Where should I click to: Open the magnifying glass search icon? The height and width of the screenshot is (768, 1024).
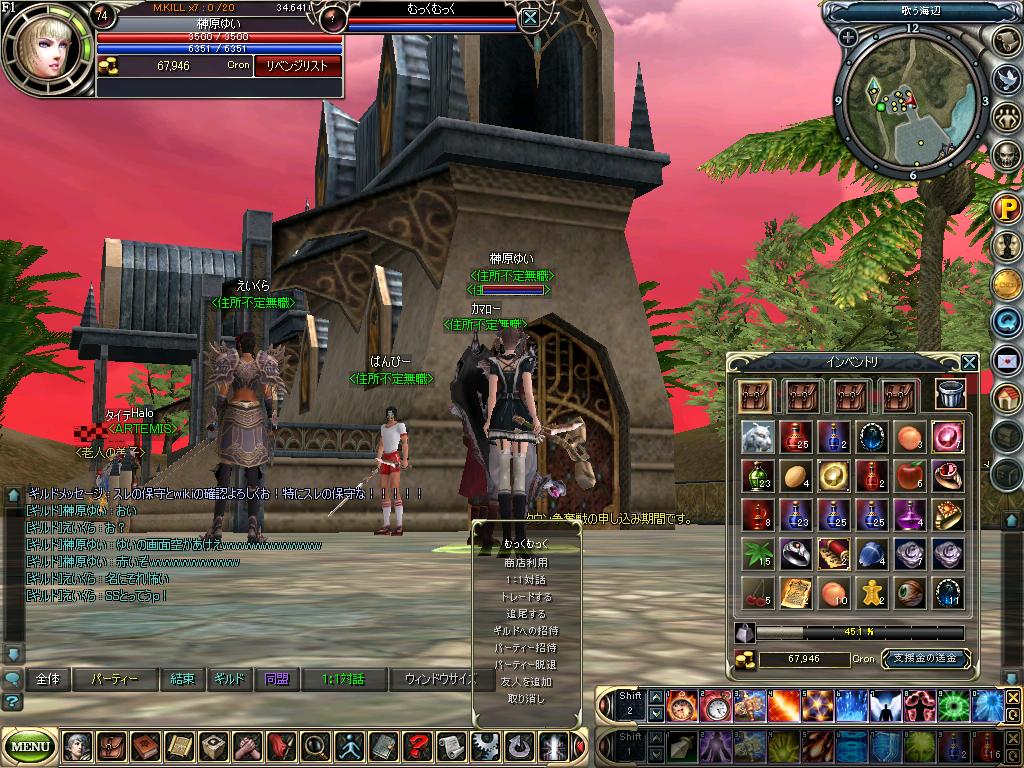(x=314, y=746)
